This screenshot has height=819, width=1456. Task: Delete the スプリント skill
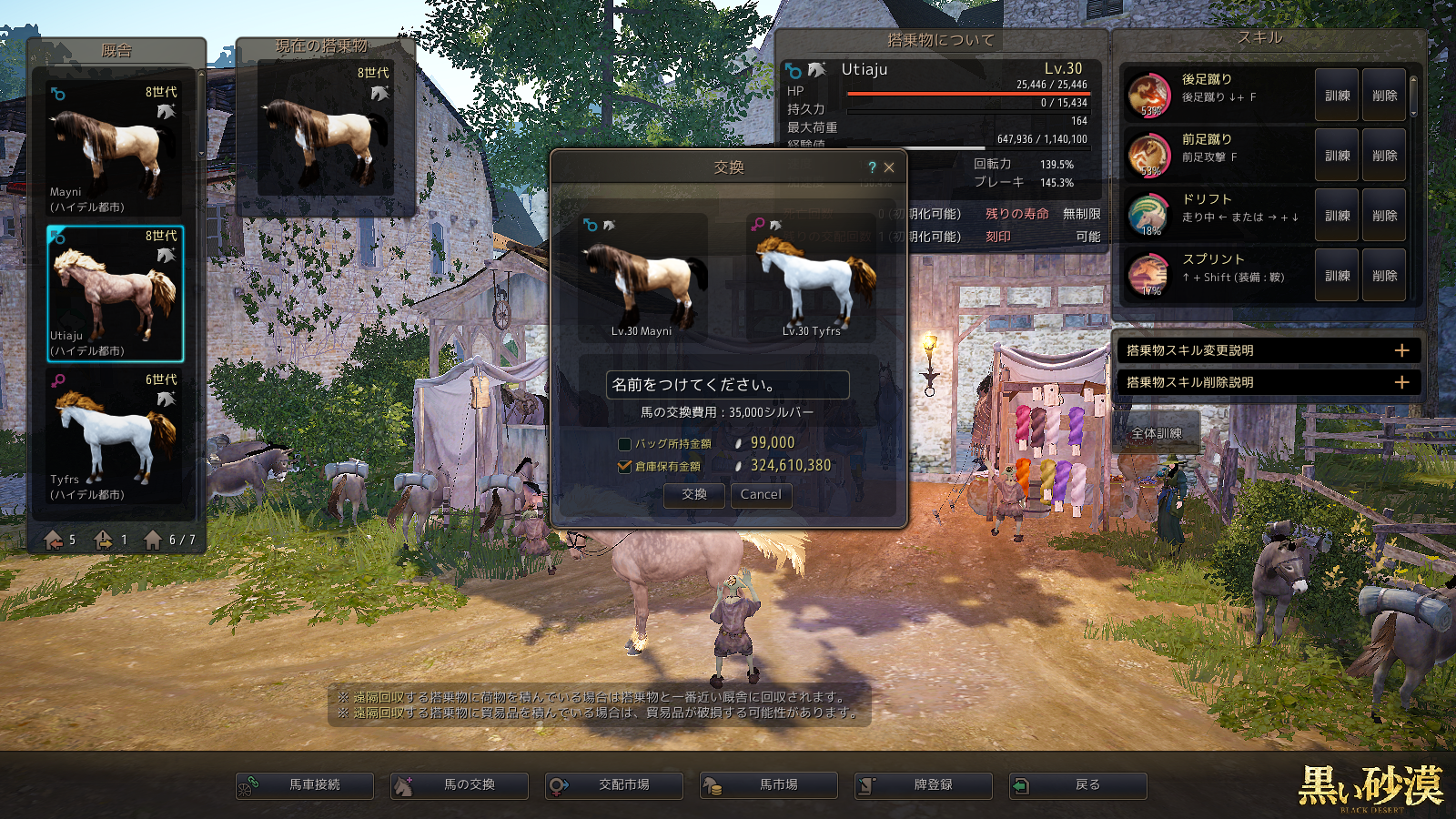pos(1384,276)
